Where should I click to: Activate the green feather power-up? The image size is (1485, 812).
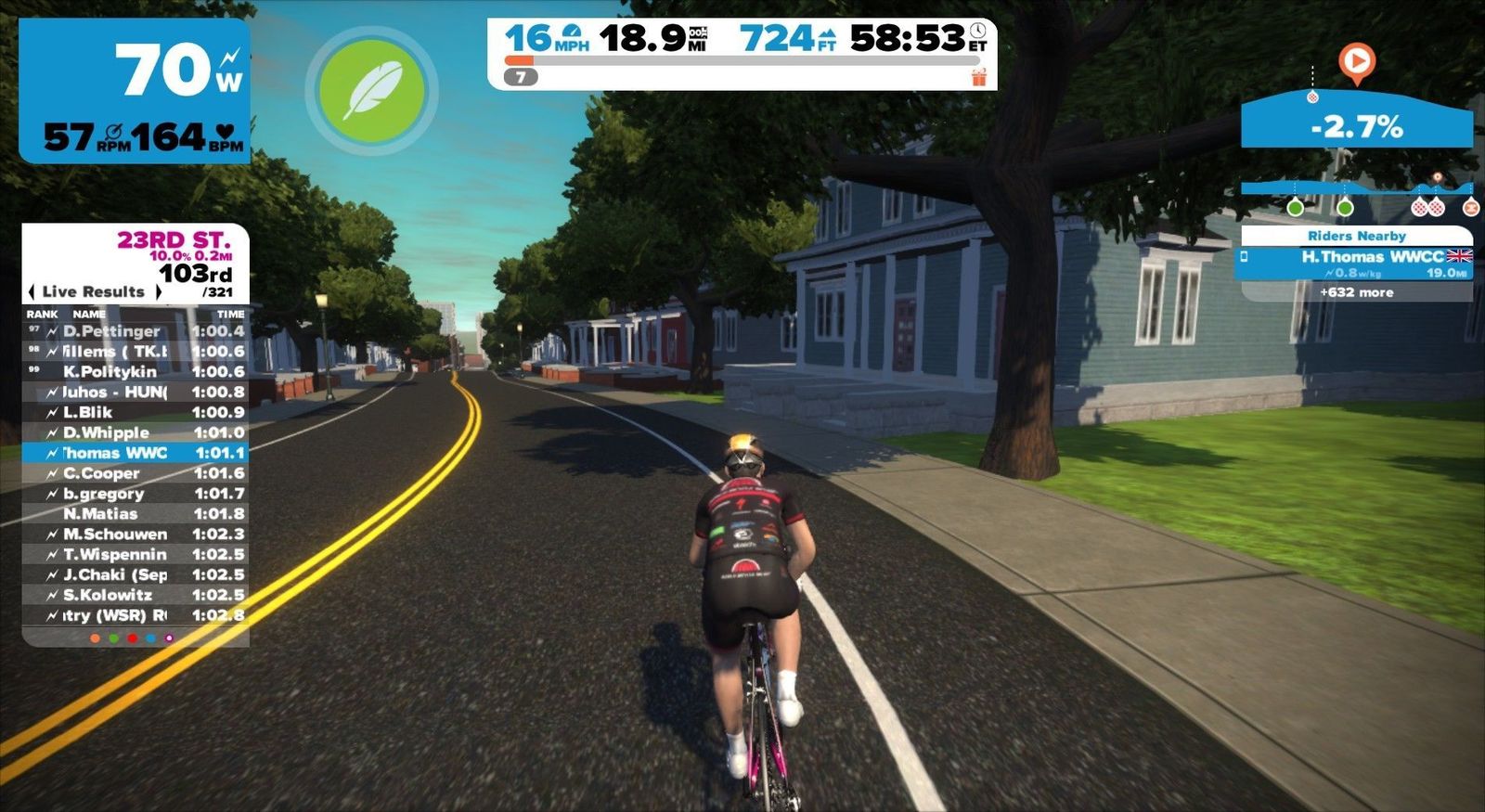coord(371,90)
